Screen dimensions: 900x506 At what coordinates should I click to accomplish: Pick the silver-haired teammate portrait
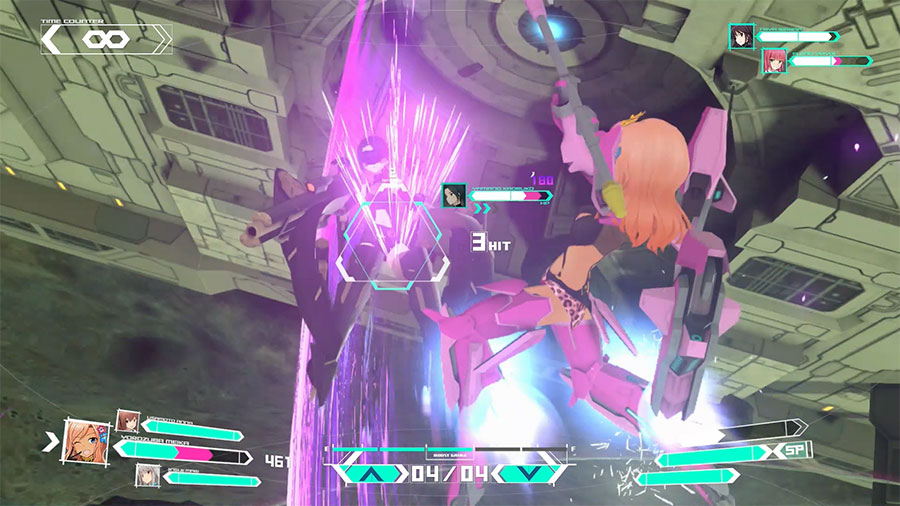tap(148, 476)
